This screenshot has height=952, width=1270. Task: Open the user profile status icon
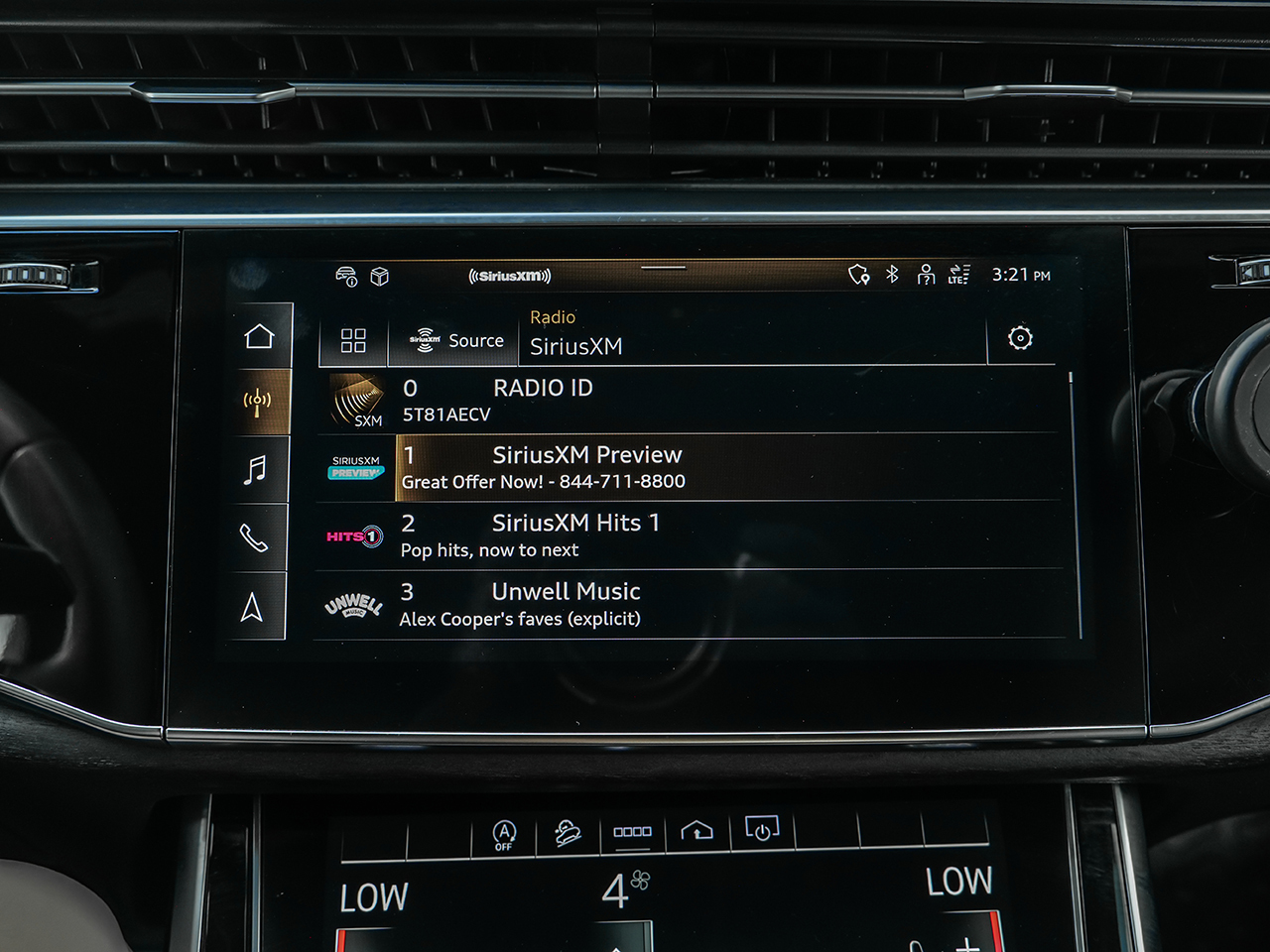coord(926,274)
